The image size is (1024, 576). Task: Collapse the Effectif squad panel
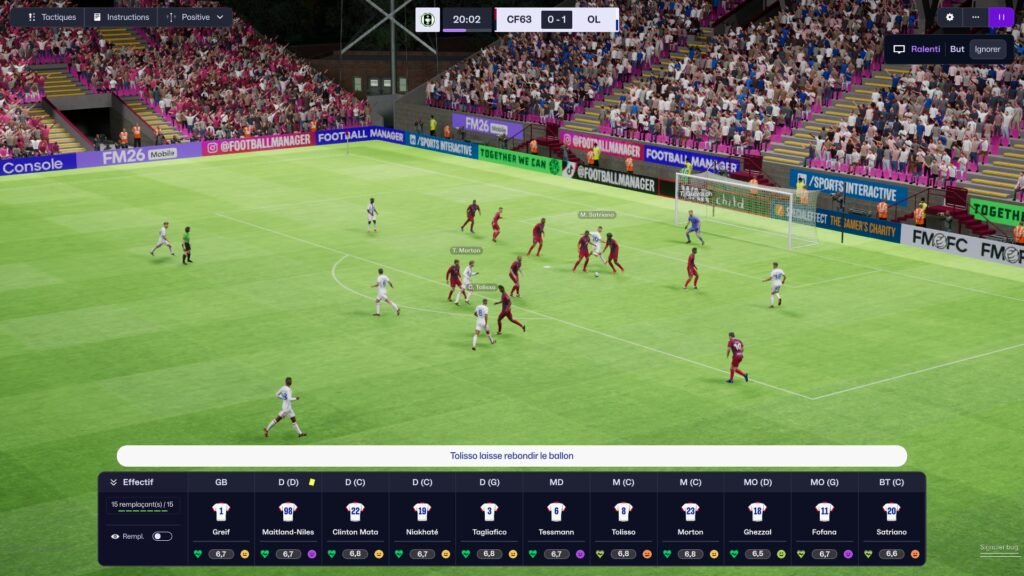114,482
